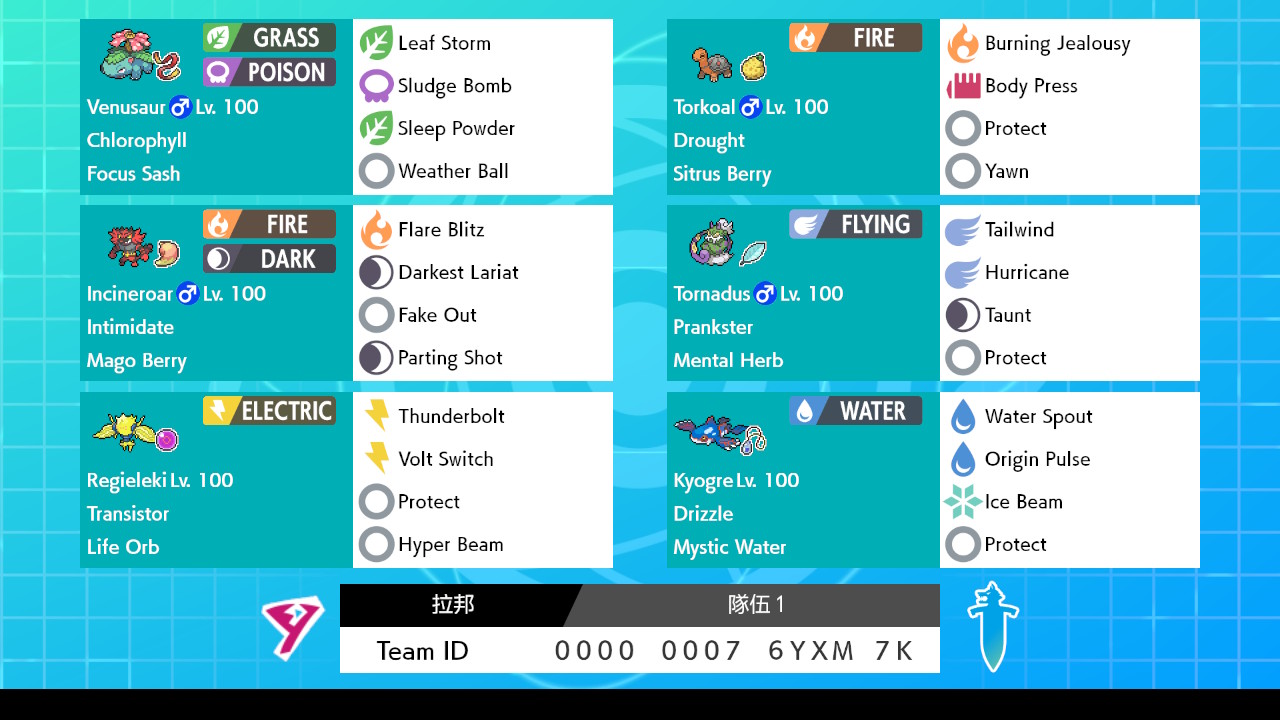Choose Regieleki's Volt Switch move
Screen dimensions: 1280x720
click(445, 459)
